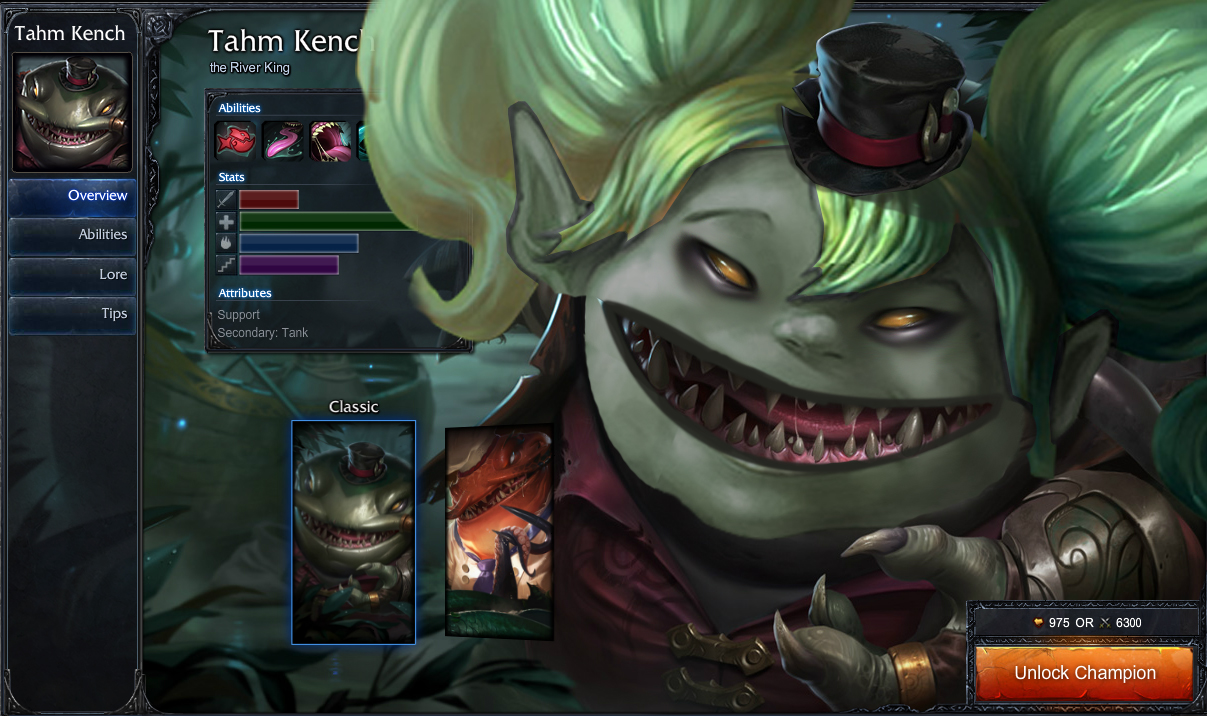Choose the red dragon skin thumbnail

pyautogui.click(x=498, y=533)
